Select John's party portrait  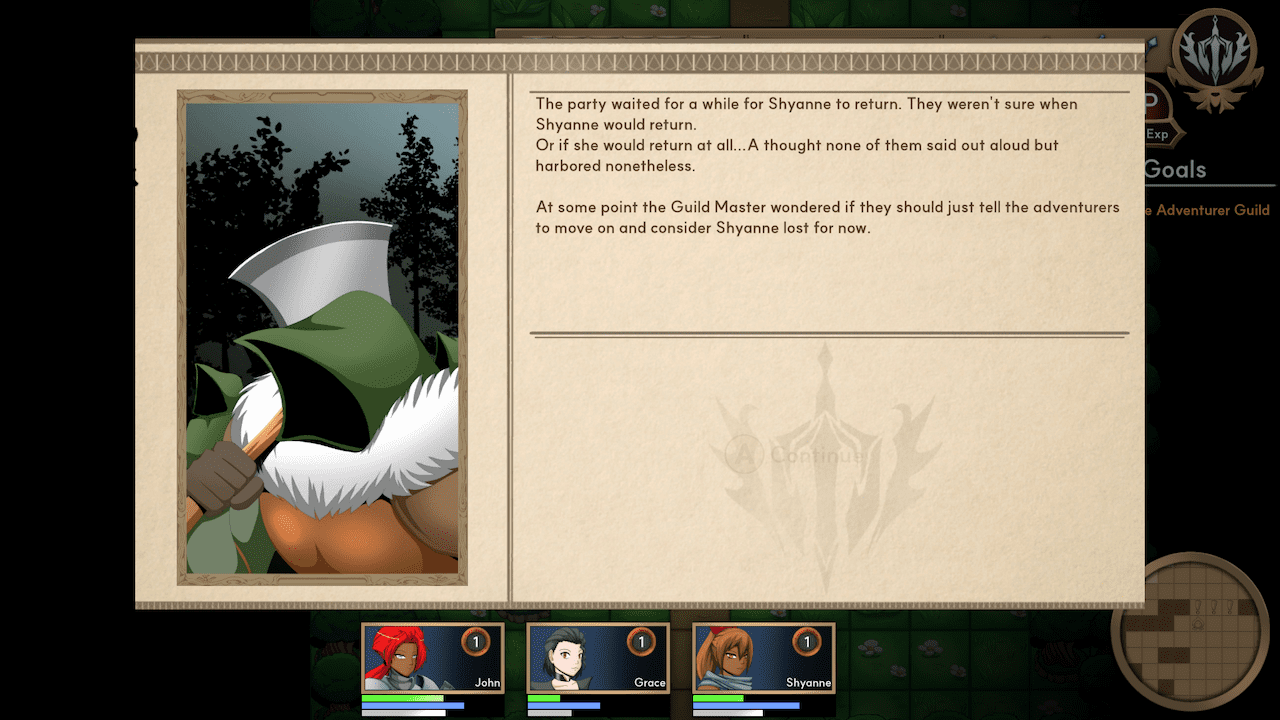click(432, 658)
